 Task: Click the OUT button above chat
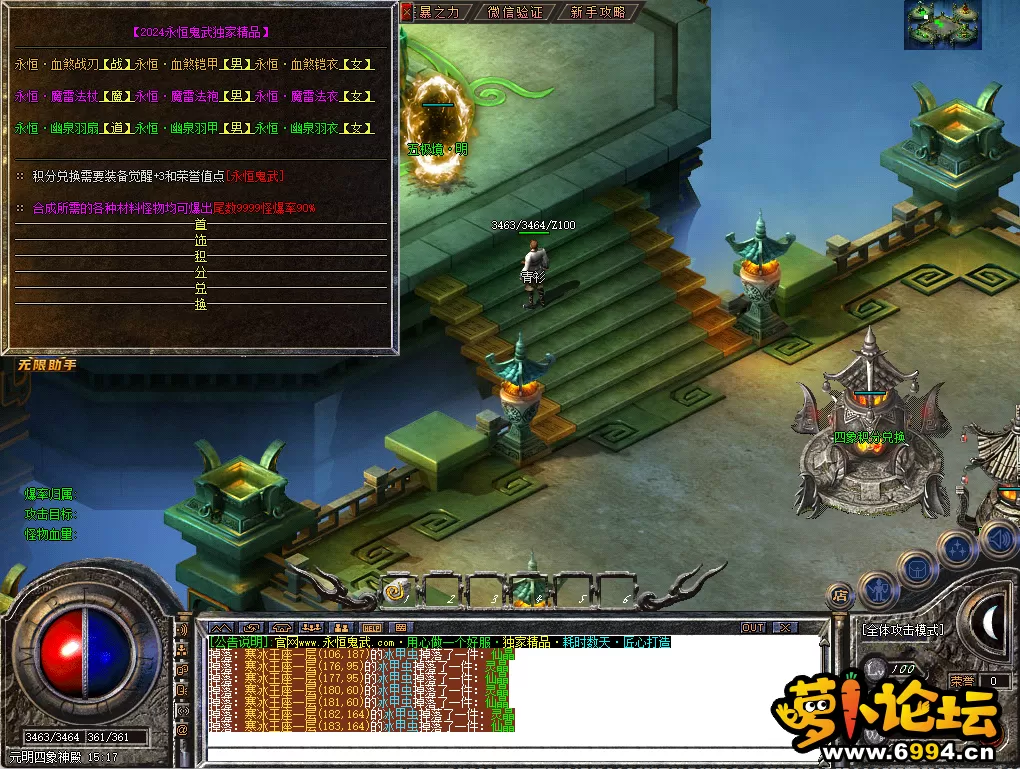tap(752, 627)
